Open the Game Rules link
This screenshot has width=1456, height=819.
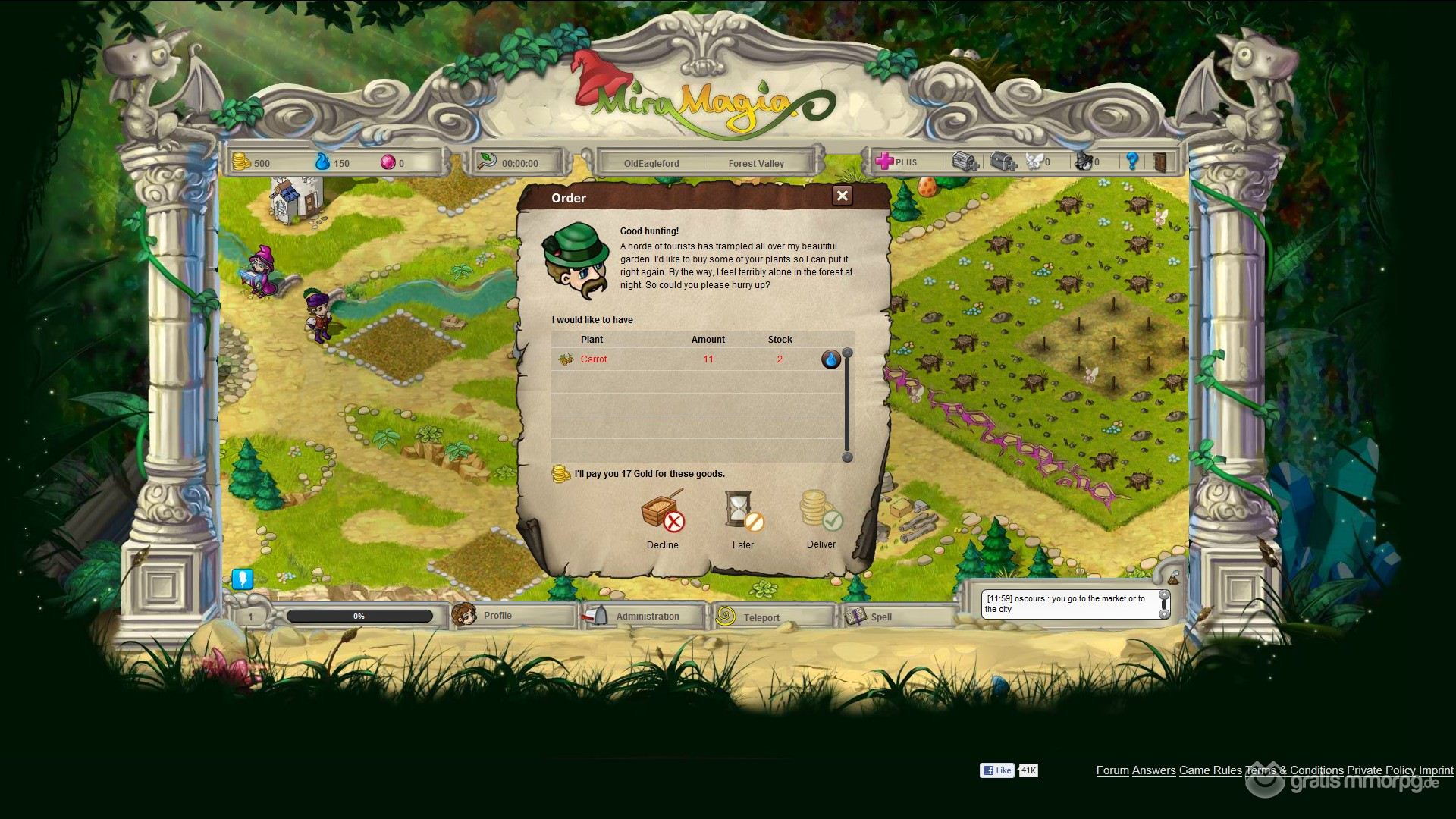pos(1210,770)
